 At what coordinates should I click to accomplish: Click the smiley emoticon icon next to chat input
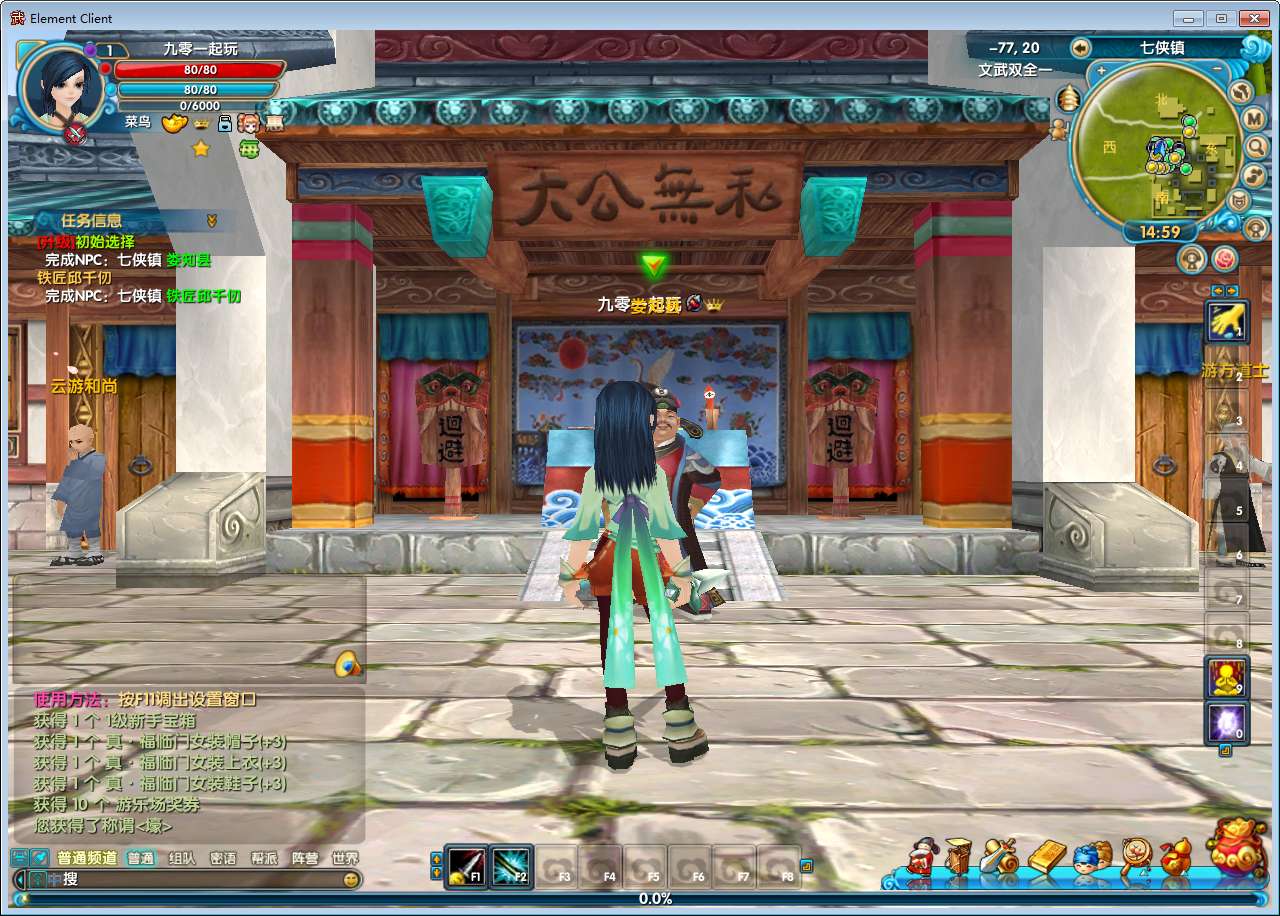coord(352,880)
